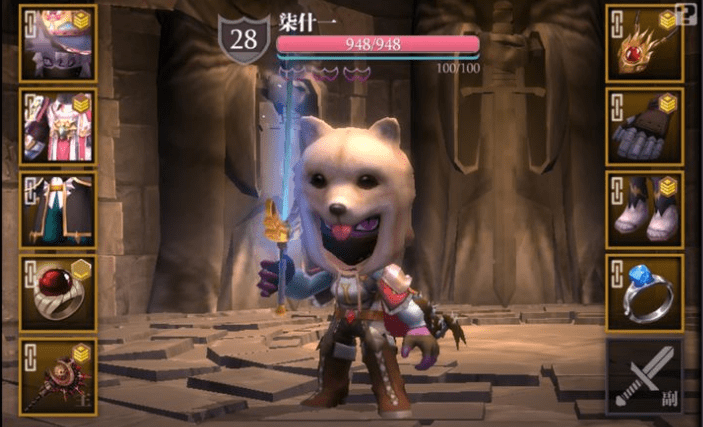This screenshot has width=703, height=427.
Task: Switch to the sub-weapon sword button
Action: click(x=644, y=376)
